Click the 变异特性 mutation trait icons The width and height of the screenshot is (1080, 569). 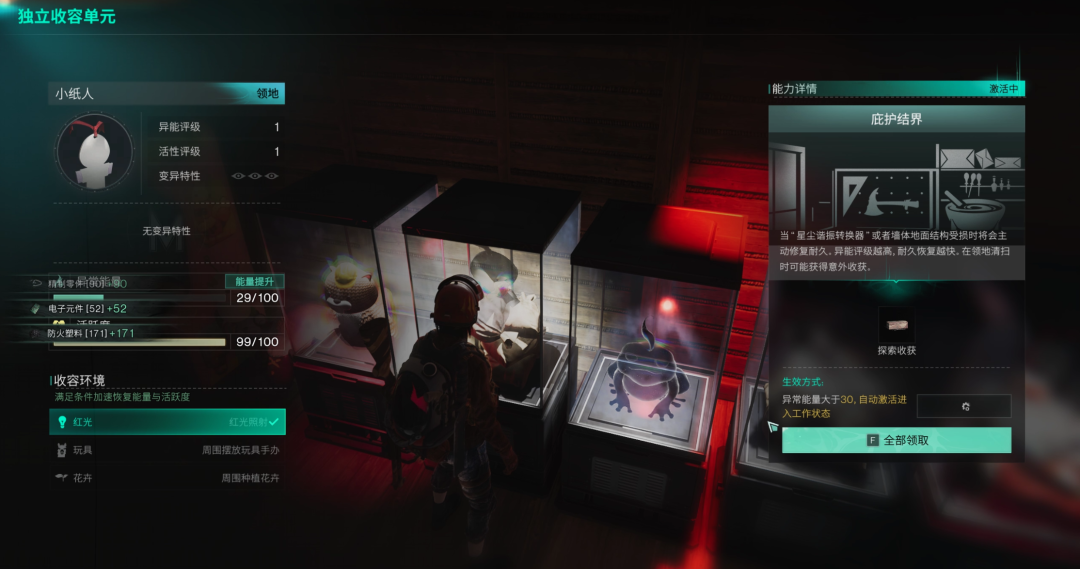(x=255, y=176)
